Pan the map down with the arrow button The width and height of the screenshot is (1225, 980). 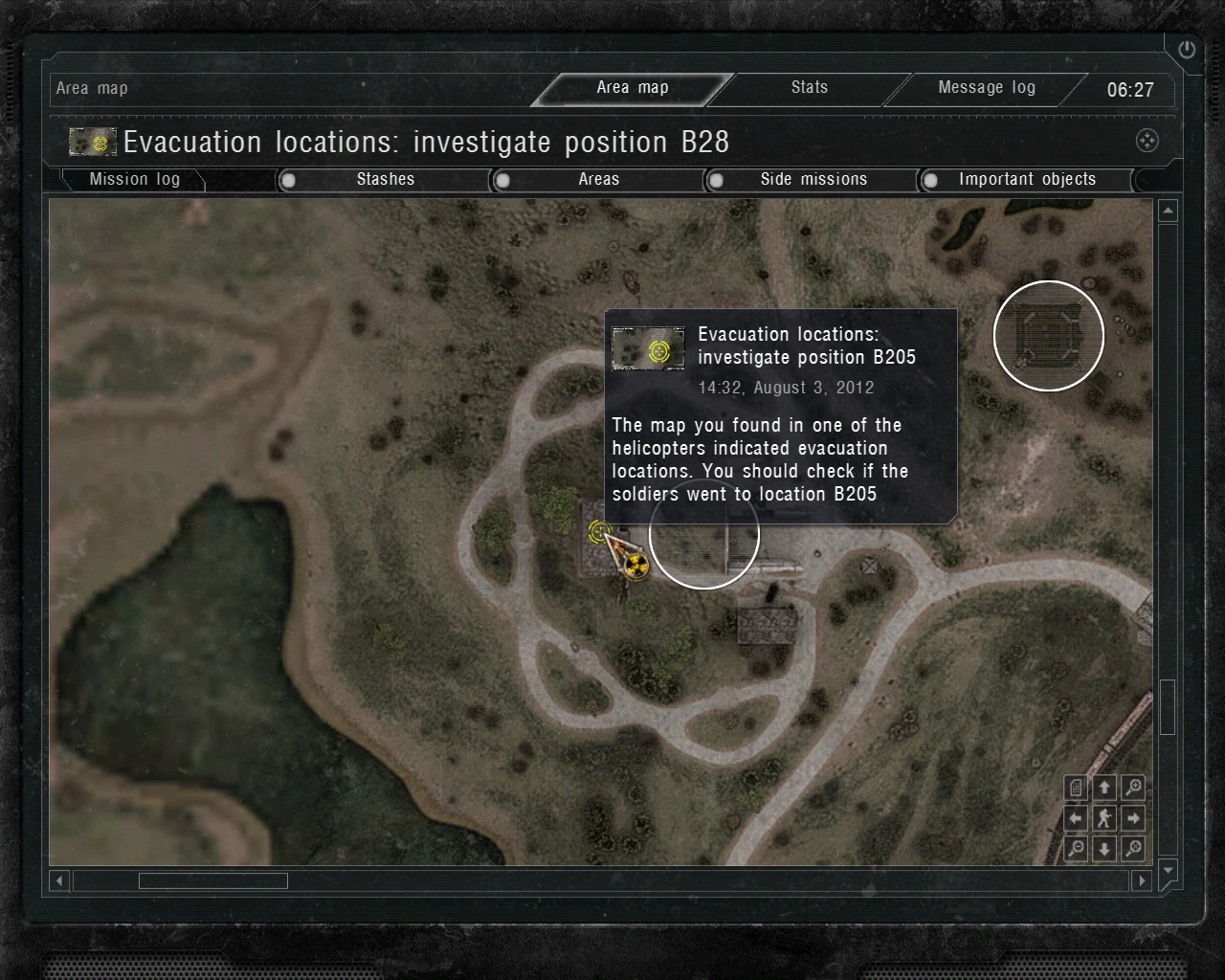click(1104, 849)
